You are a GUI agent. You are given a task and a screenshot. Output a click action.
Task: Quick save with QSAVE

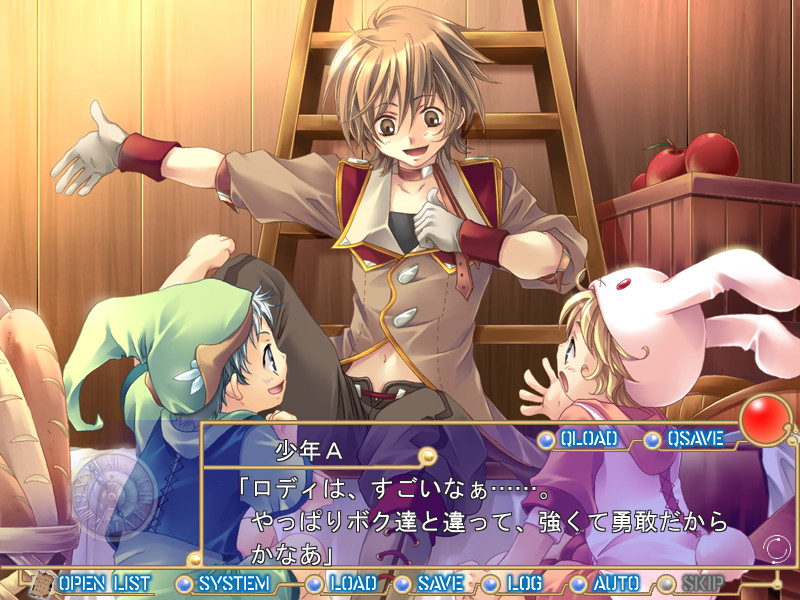click(697, 439)
